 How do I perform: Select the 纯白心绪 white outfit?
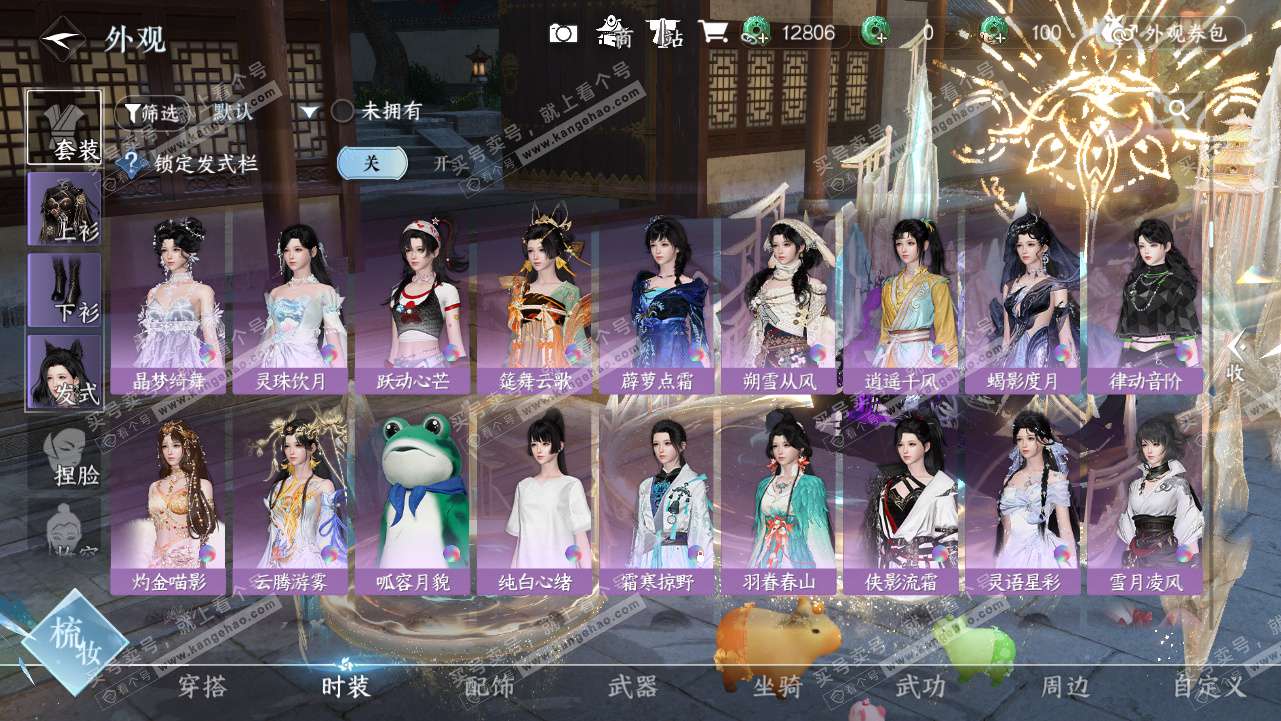click(x=535, y=502)
